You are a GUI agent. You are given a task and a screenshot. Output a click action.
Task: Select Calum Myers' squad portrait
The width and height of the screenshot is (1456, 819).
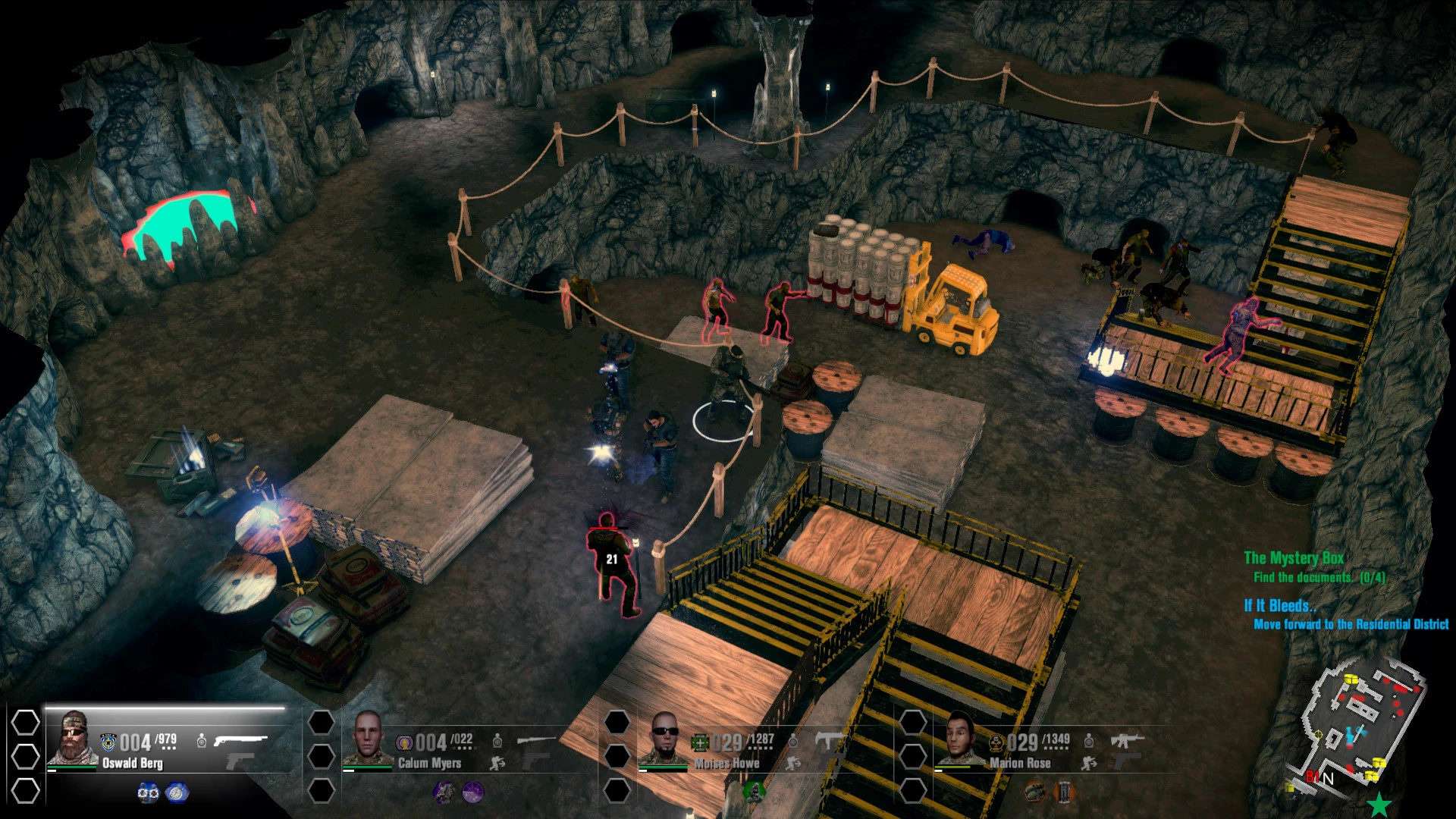coord(368,739)
